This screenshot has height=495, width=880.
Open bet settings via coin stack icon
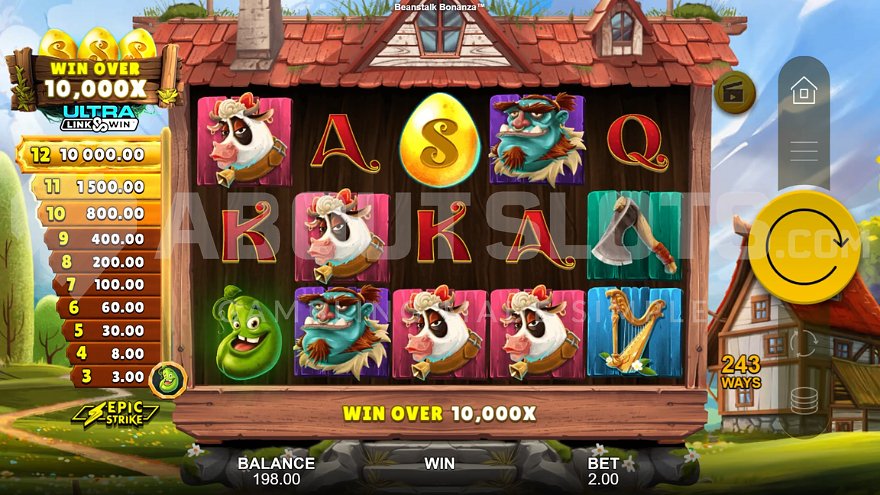point(803,399)
